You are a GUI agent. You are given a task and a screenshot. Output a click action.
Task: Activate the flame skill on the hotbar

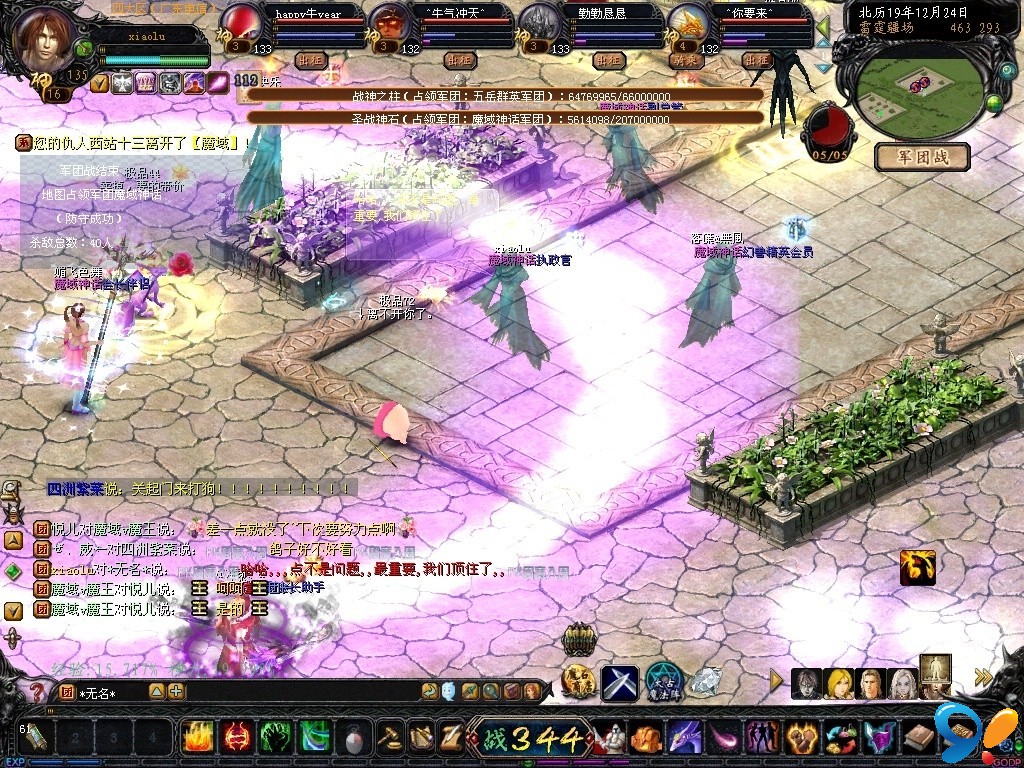pyautogui.click(x=197, y=738)
